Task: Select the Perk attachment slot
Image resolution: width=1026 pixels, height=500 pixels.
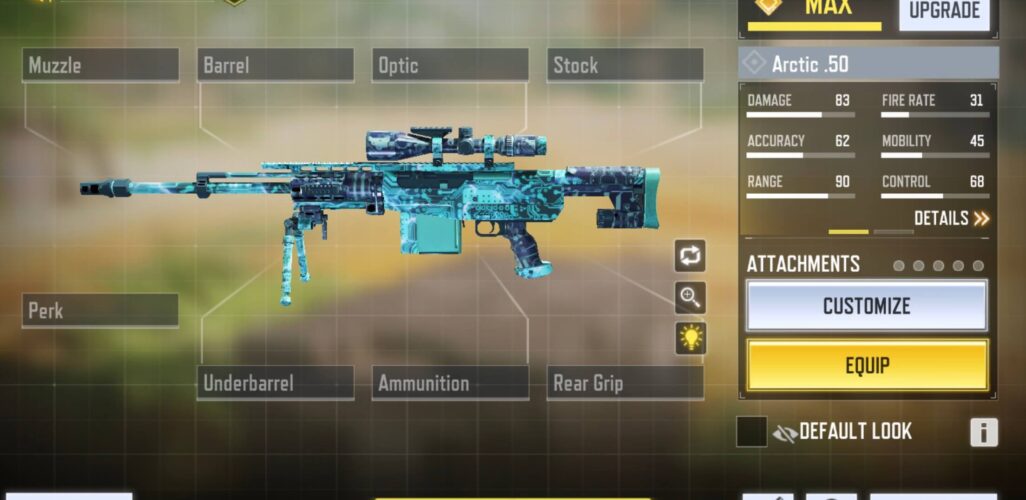Action: (x=100, y=311)
